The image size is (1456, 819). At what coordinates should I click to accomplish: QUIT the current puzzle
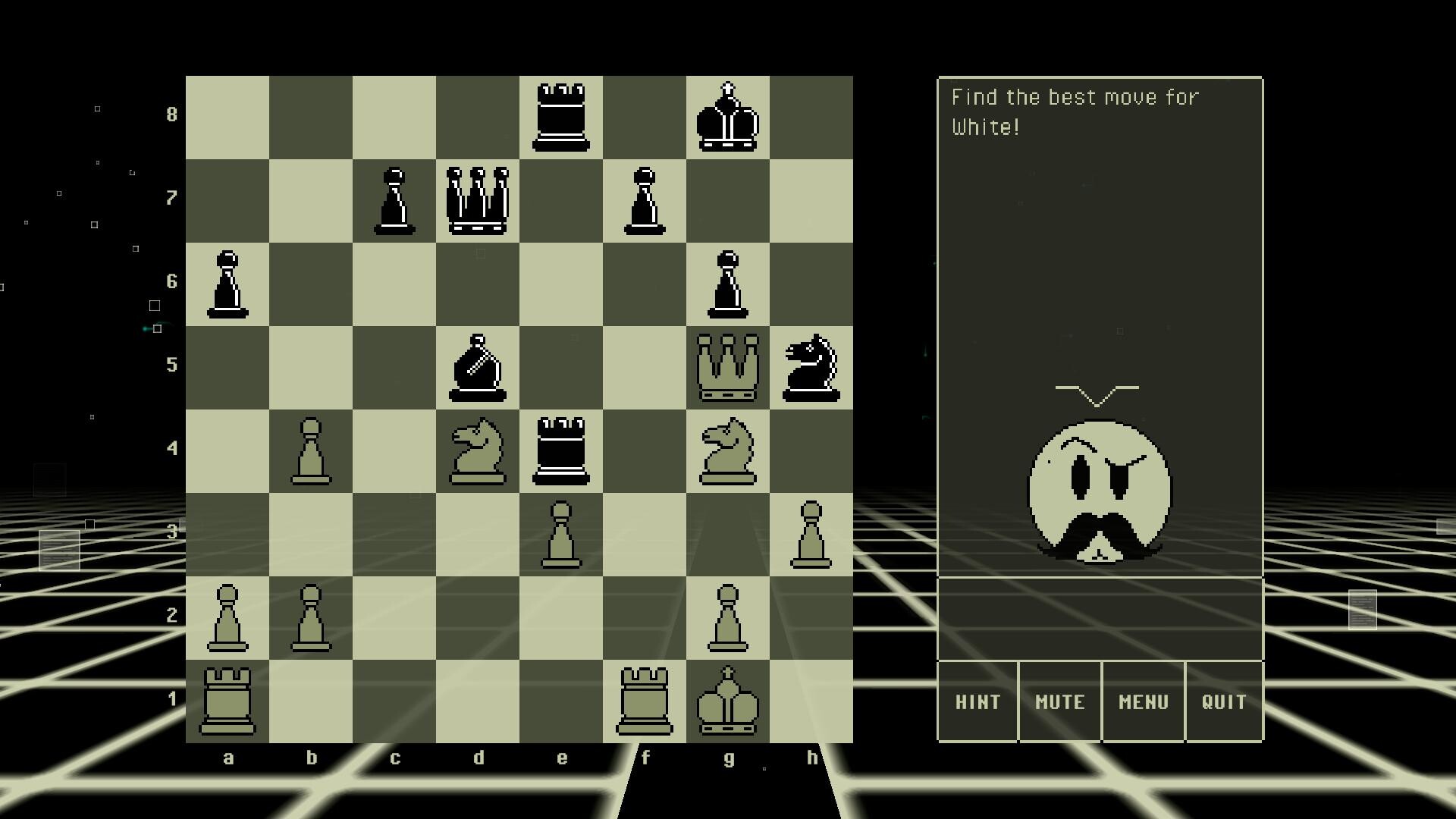pyautogui.click(x=1224, y=701)
